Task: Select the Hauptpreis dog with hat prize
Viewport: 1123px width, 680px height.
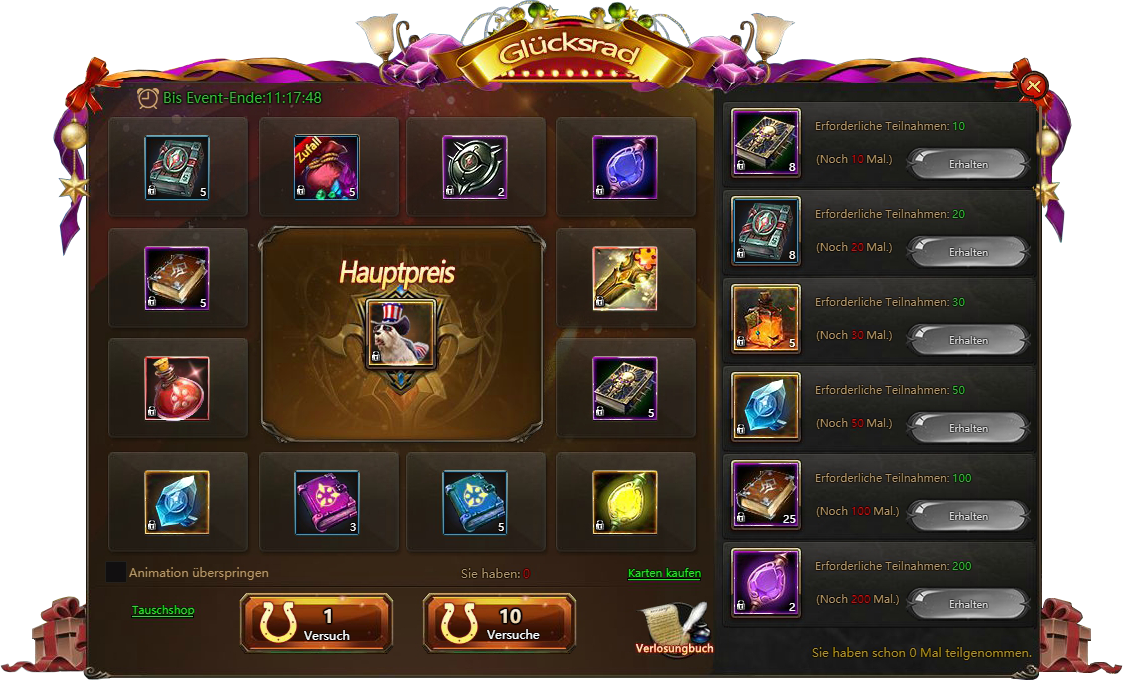Action: pos(401,333)
